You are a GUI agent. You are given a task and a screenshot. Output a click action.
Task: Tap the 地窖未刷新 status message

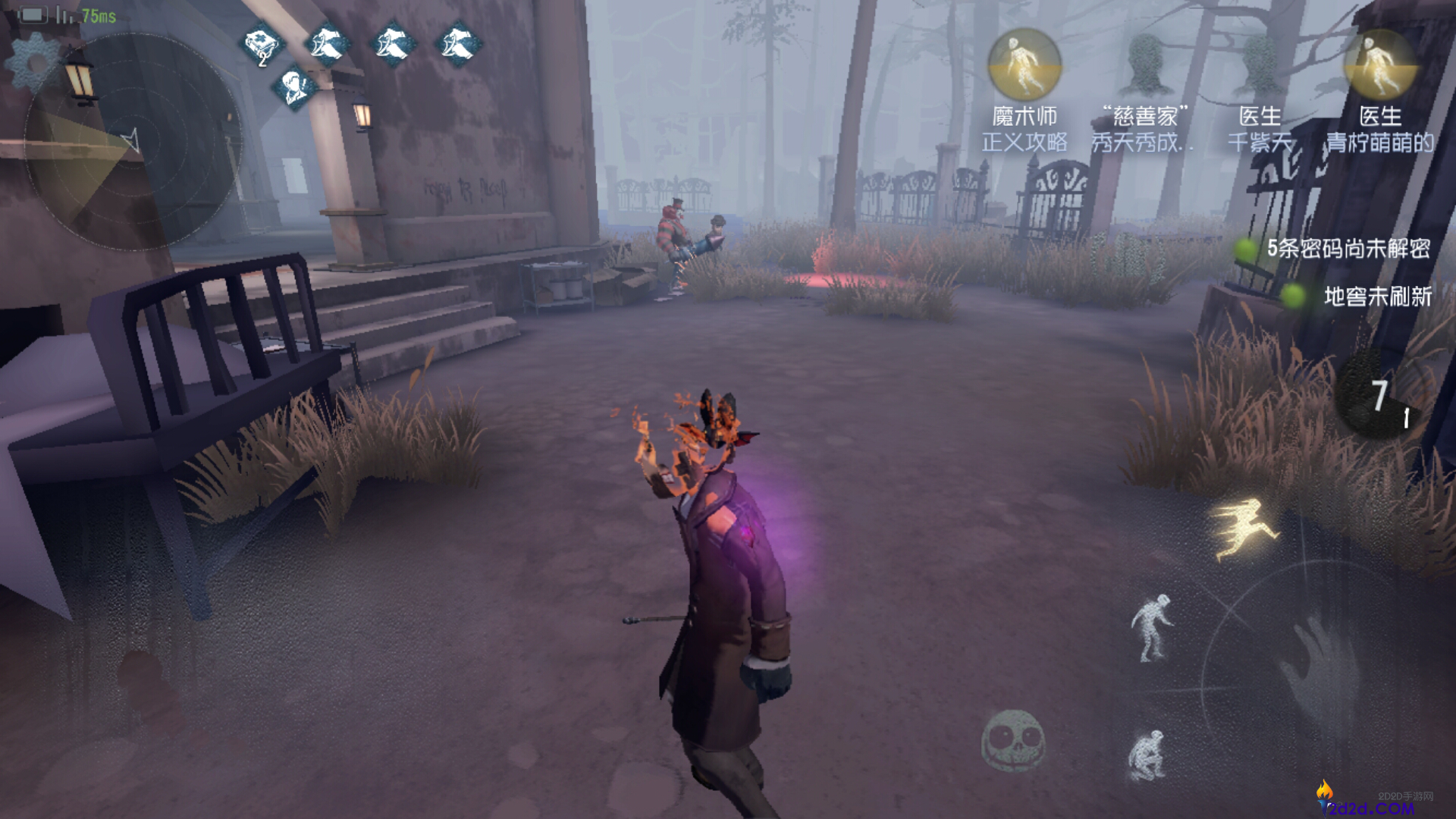coord(1376,297)
